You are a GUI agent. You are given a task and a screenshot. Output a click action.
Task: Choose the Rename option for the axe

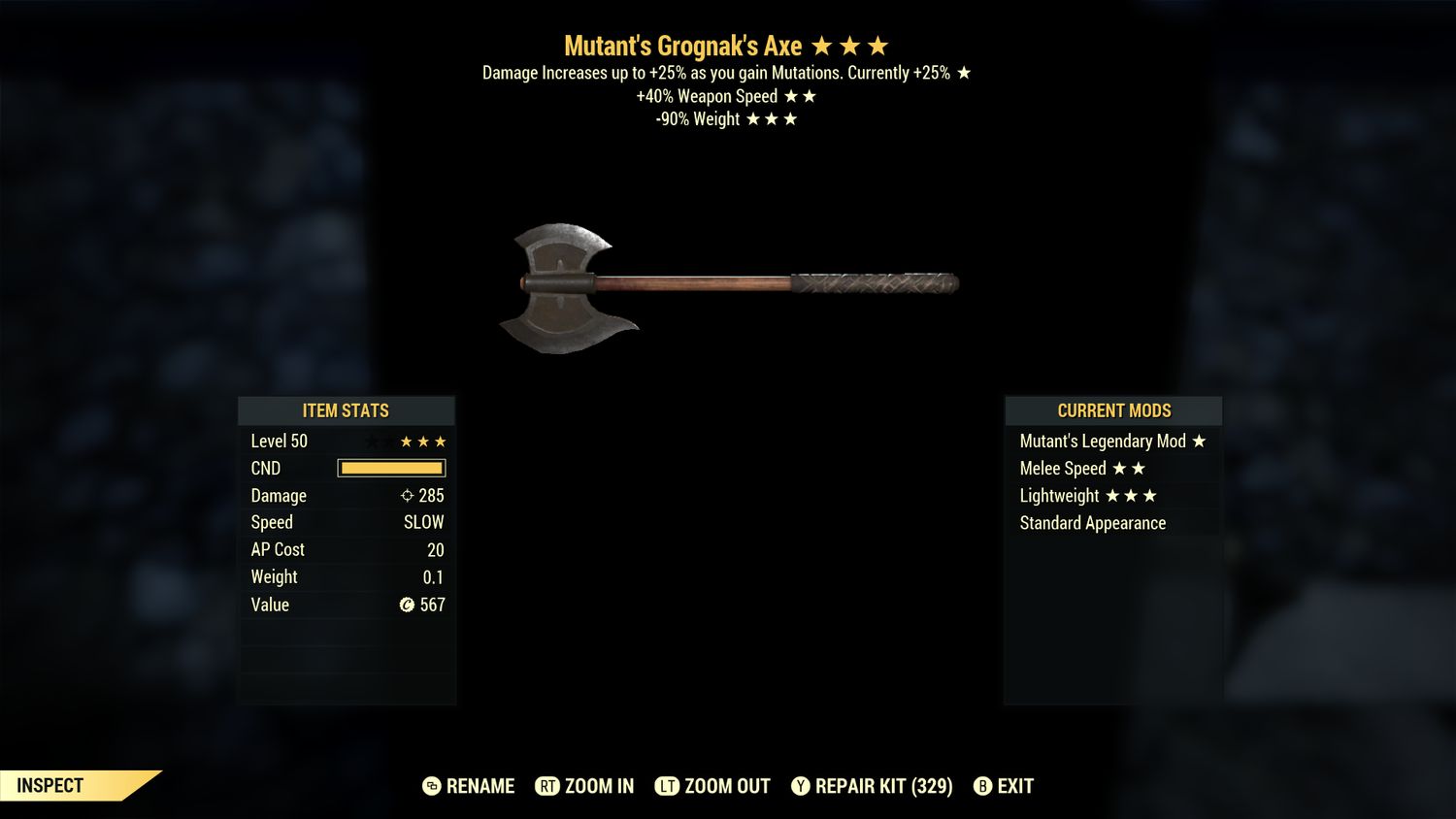(x=469, y=786)
